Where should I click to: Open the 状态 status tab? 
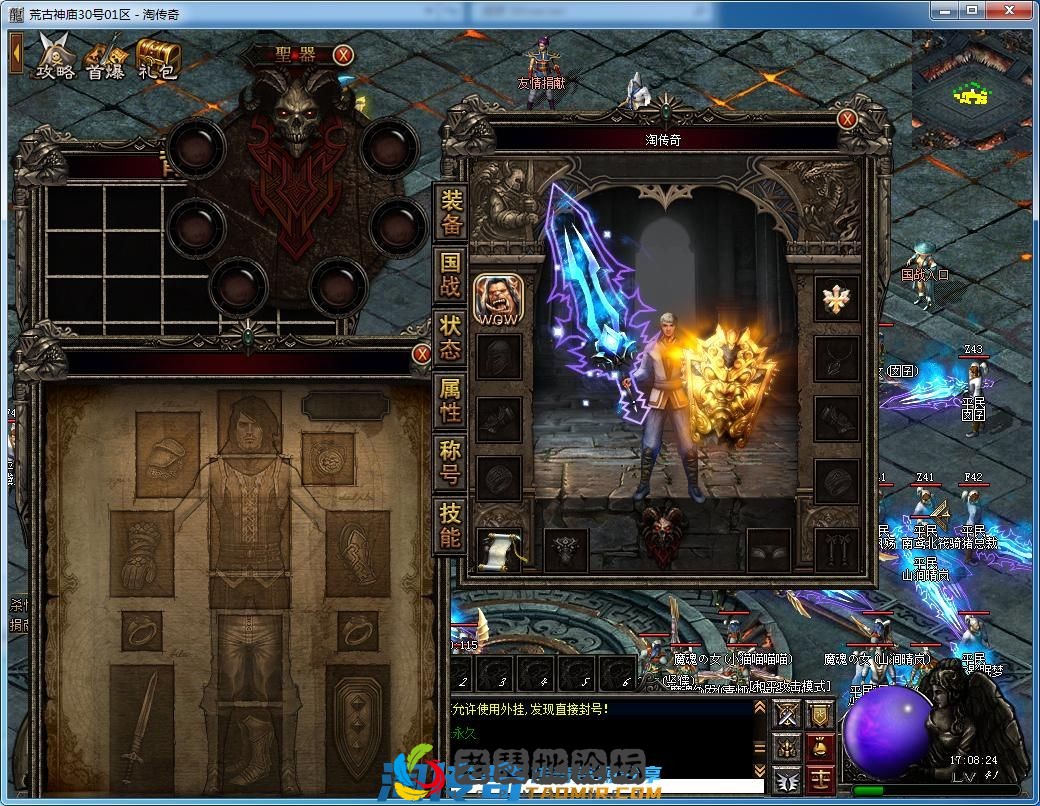click(451, 337)
